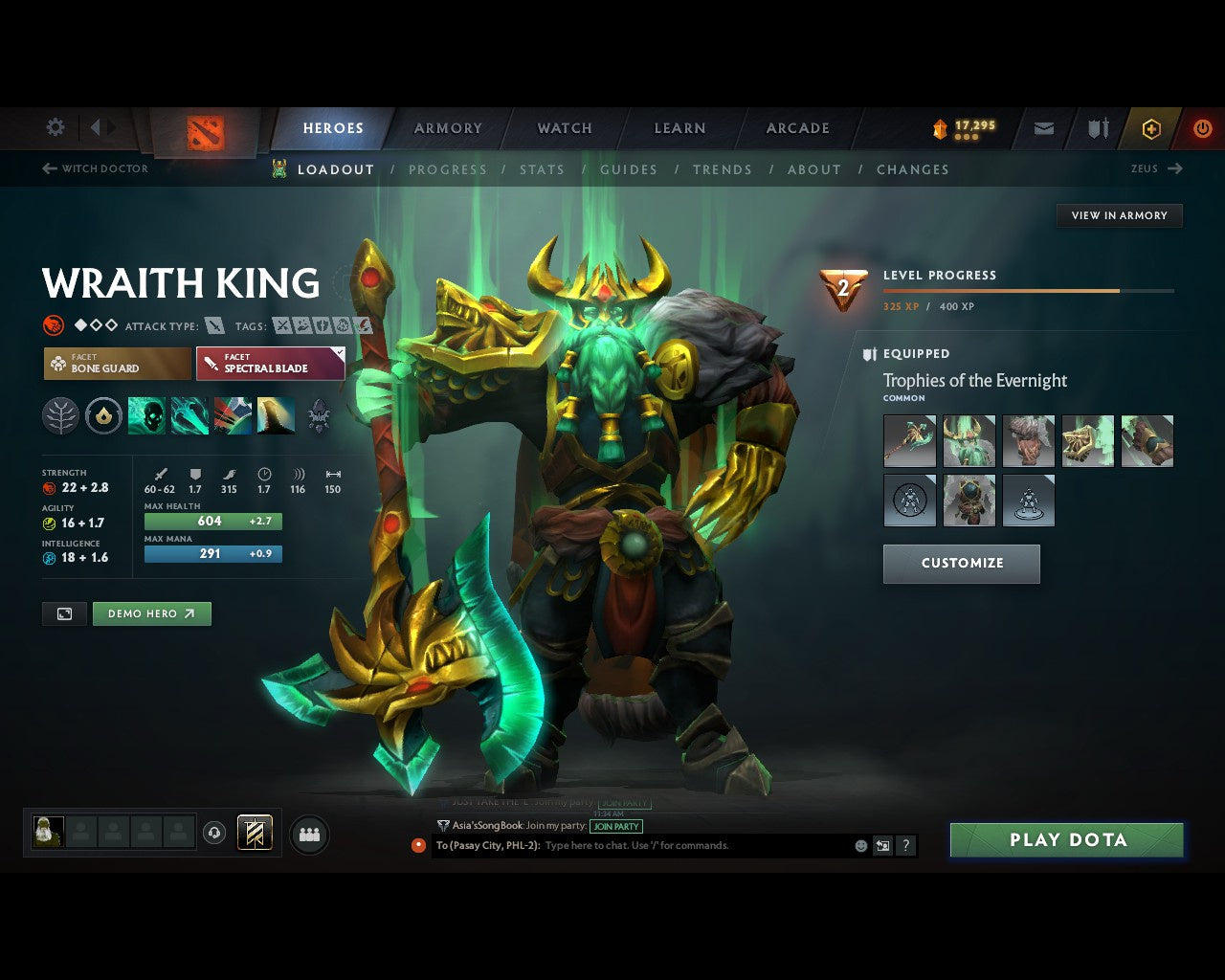Open the ARCADE menu
Viewport: 1225px width, 980px height.
click(x=795, y=127)
